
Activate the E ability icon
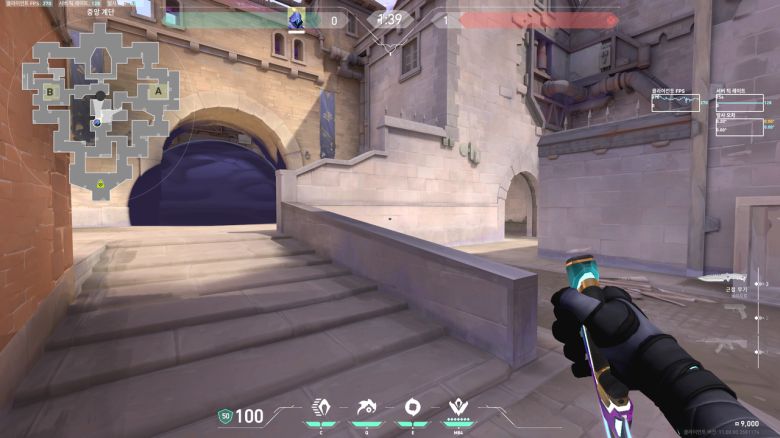411,408
